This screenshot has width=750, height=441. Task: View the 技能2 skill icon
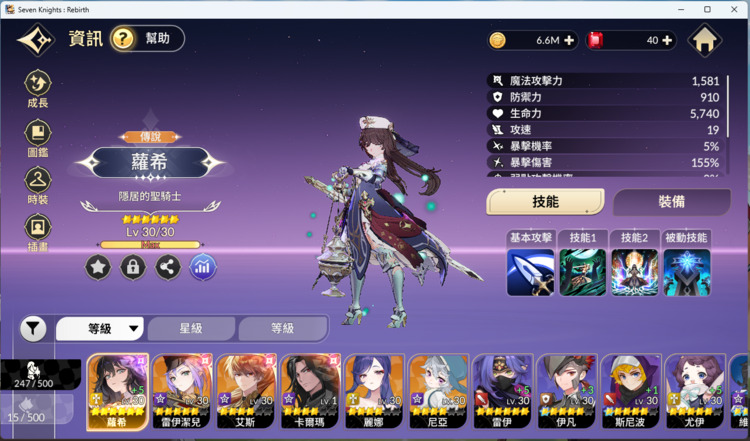click(635, 272)
